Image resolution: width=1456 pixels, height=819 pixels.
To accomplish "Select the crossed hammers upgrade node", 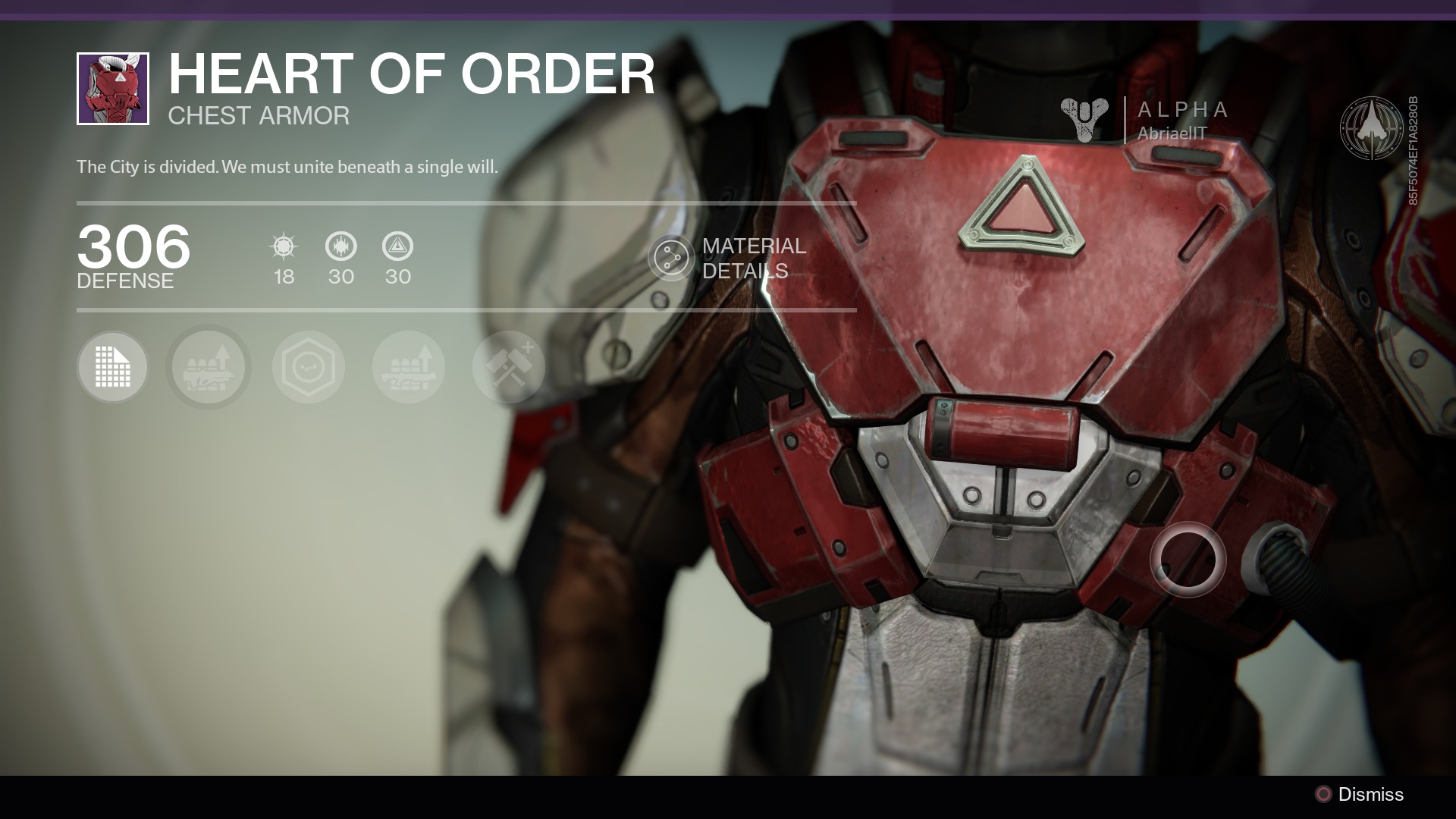I will pyautogui.click(x=509, y=367).
